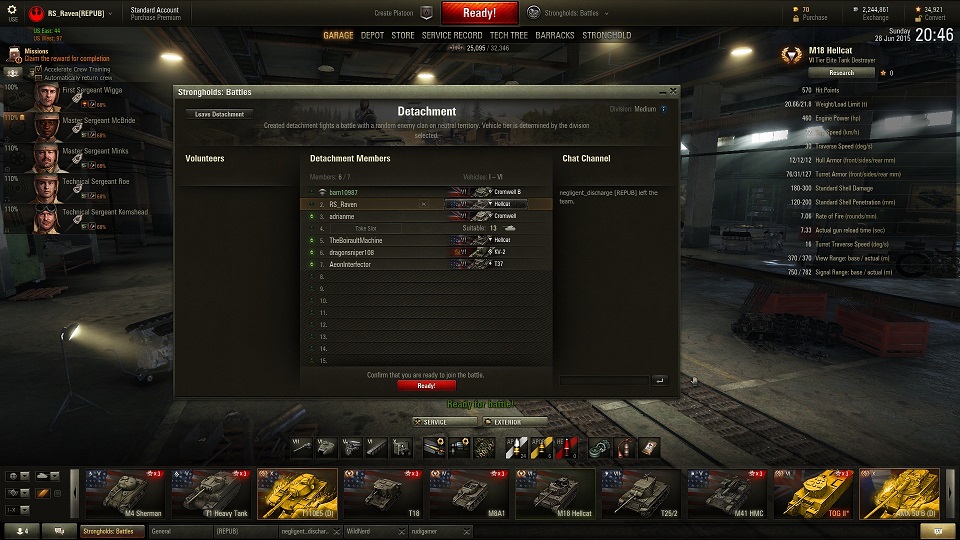Close the Strongholds: Battles window
This screenshot has height=540, width=960.
(x=674, y=91)
